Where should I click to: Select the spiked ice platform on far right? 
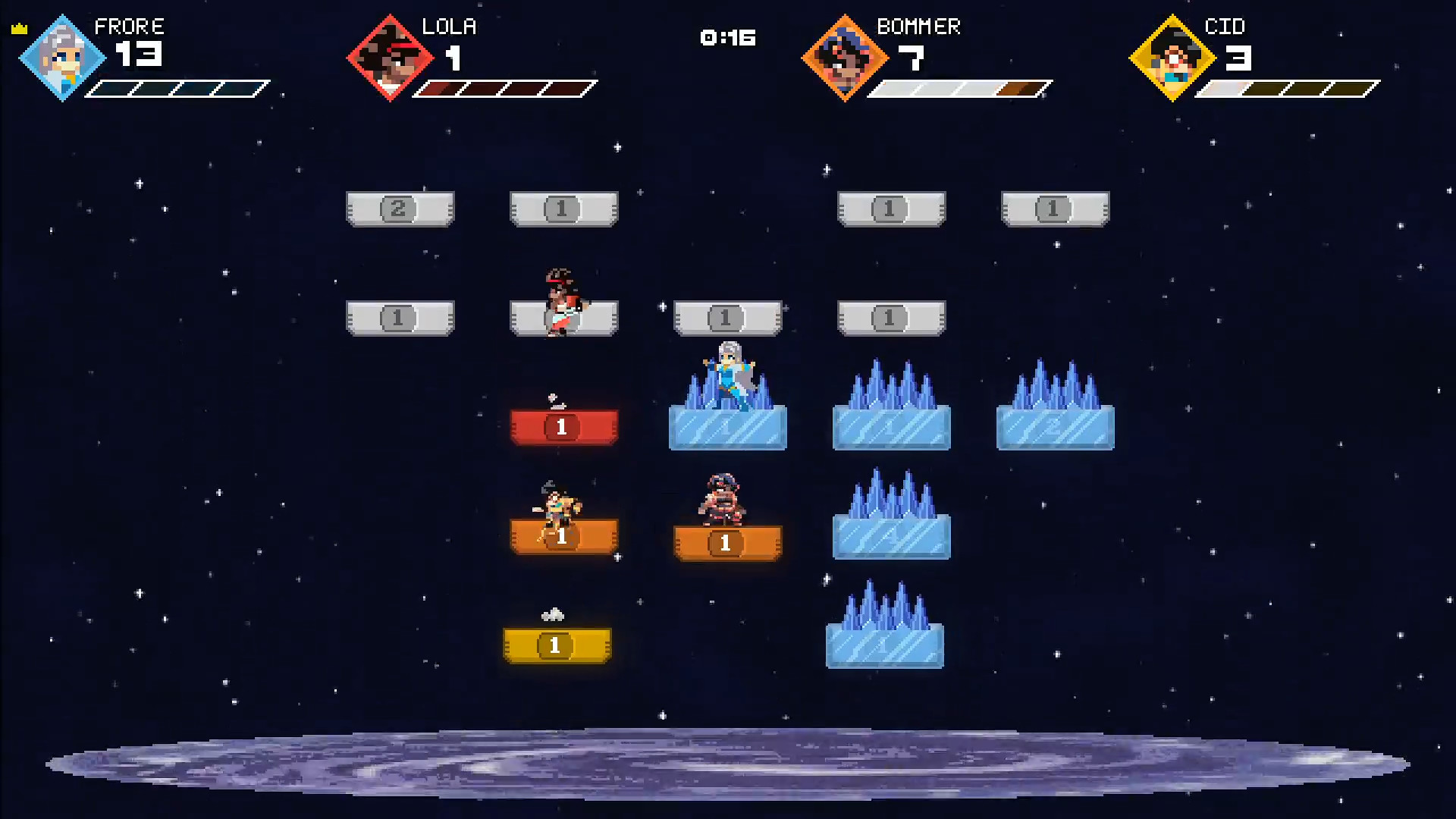point(1055,425)
